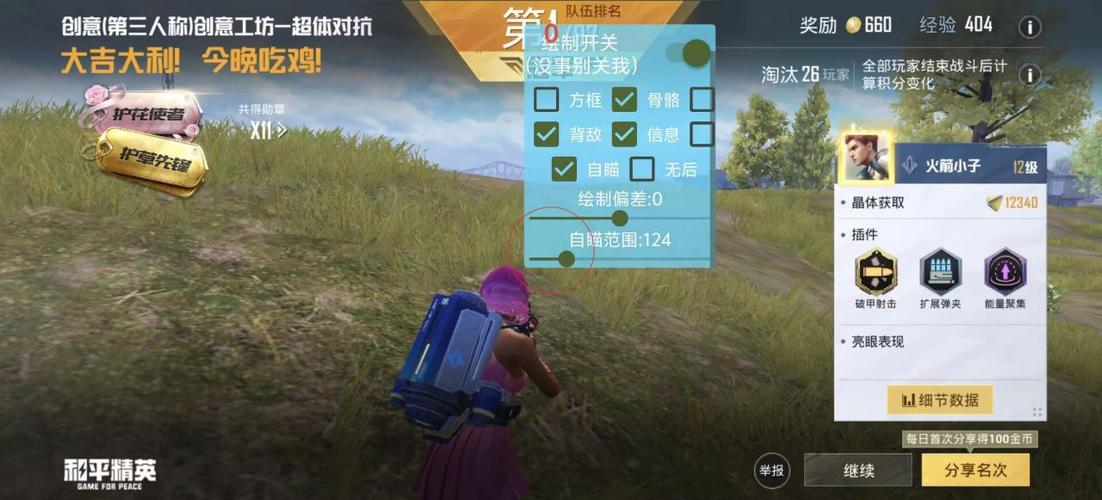Screen dimensions: 1102x500
Task: Tick the 方框 overlay checkbox
Action: click(547, 99)
